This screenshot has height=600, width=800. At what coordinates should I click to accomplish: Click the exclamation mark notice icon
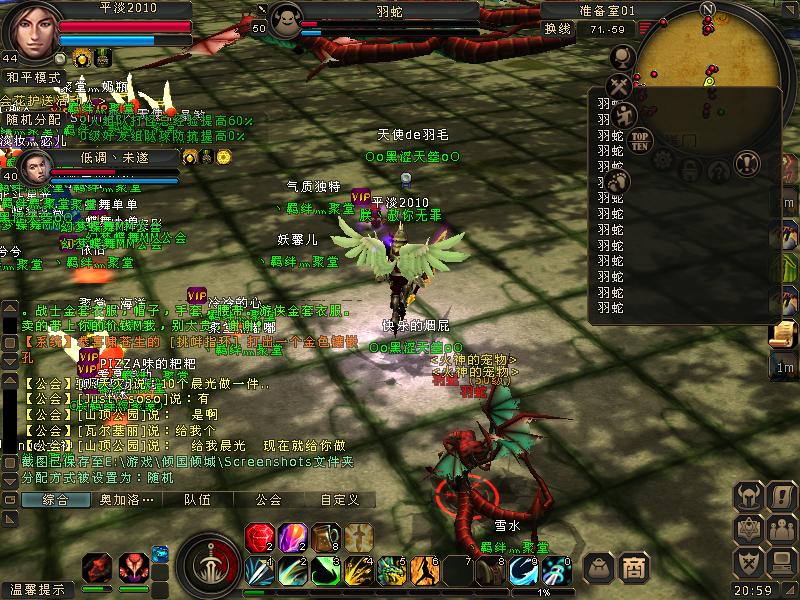(746, 161)
